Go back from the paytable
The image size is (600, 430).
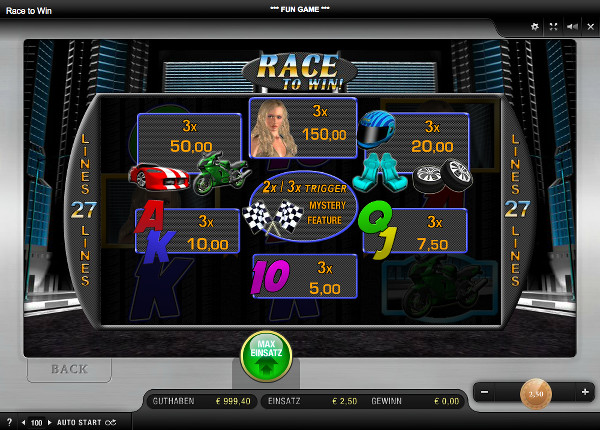69,369
